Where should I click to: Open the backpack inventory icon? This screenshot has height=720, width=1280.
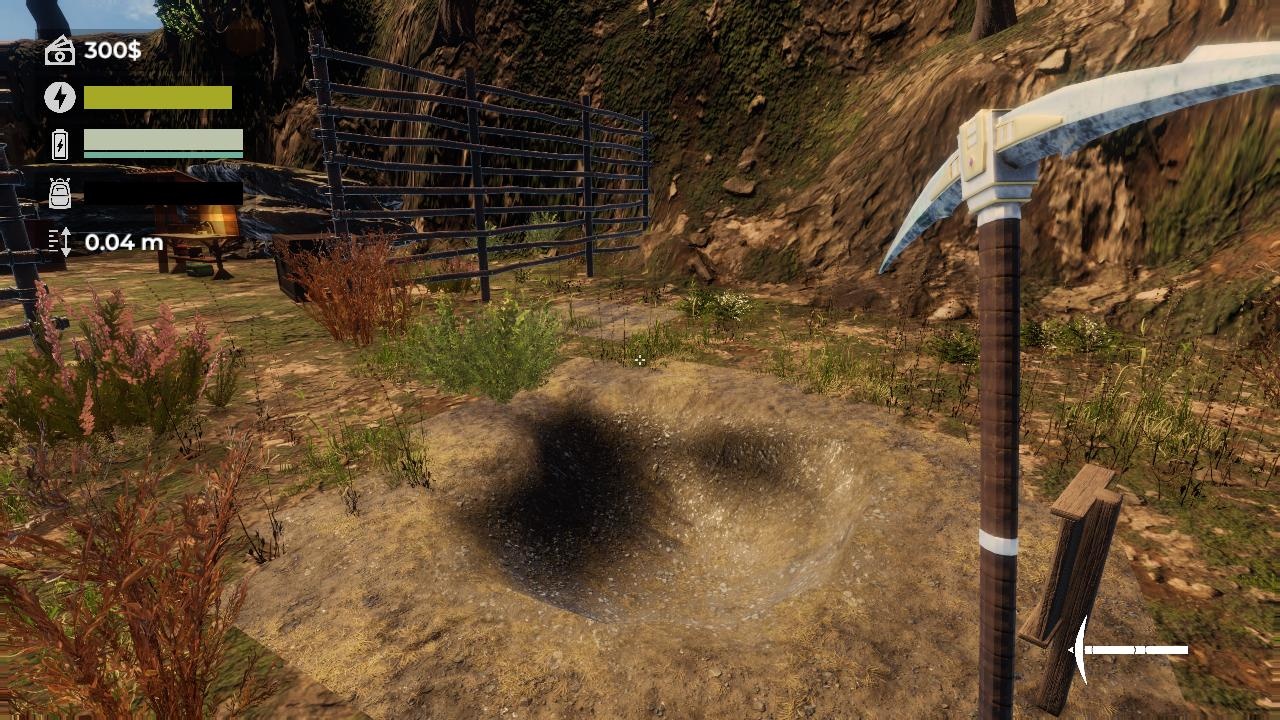tap(61, 193)
